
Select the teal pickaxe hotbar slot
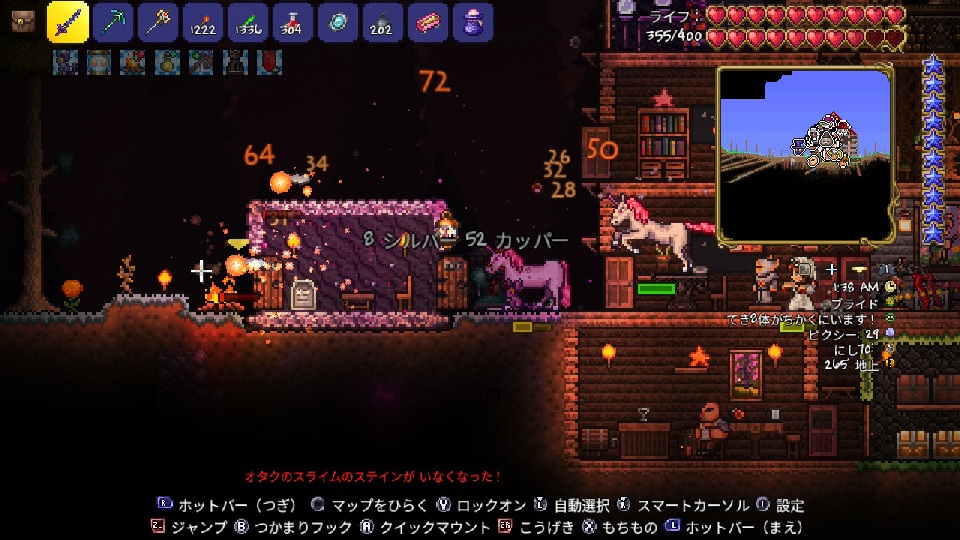coord(116,21)
